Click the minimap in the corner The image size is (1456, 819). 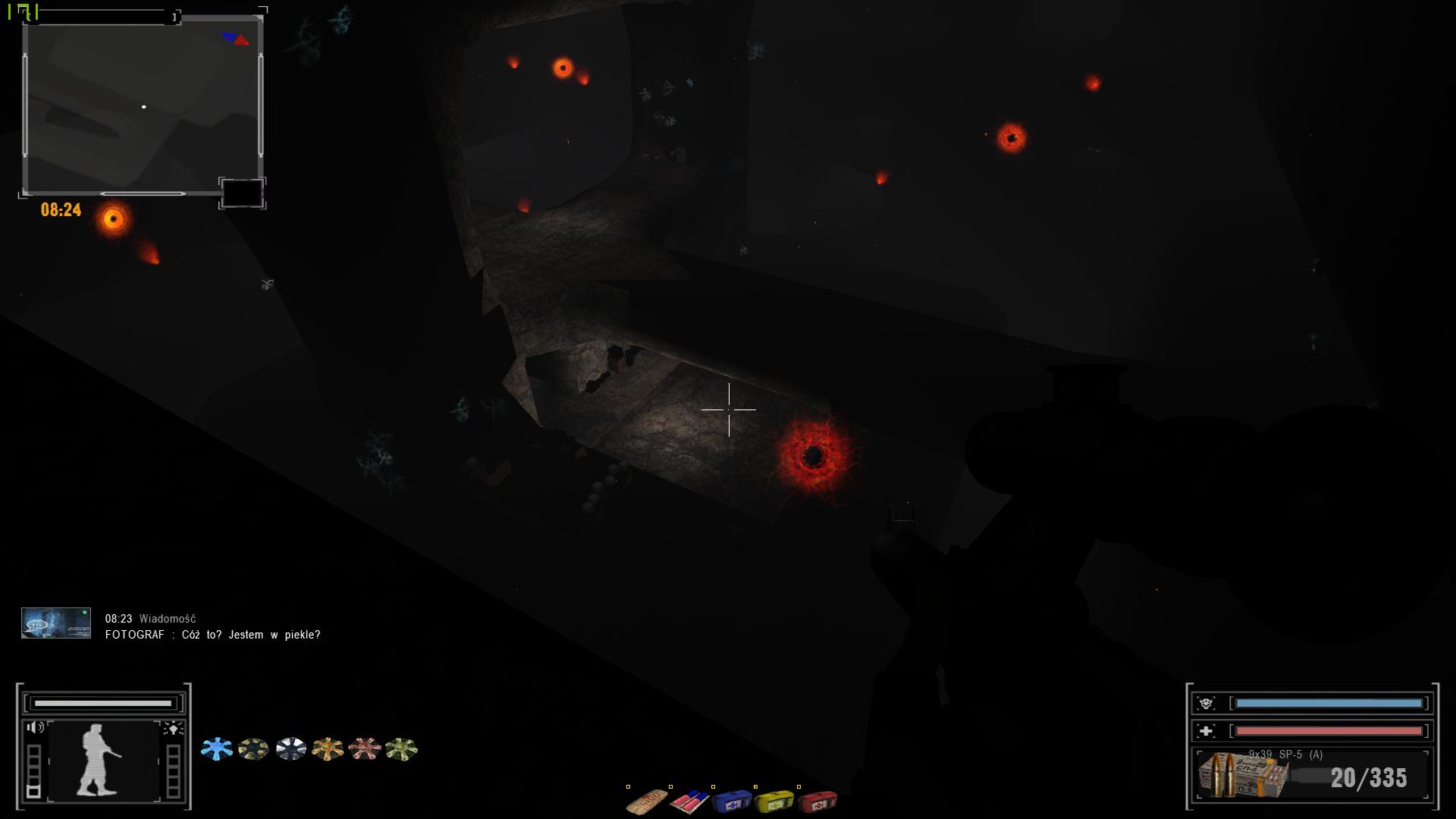tap(143, 106)
